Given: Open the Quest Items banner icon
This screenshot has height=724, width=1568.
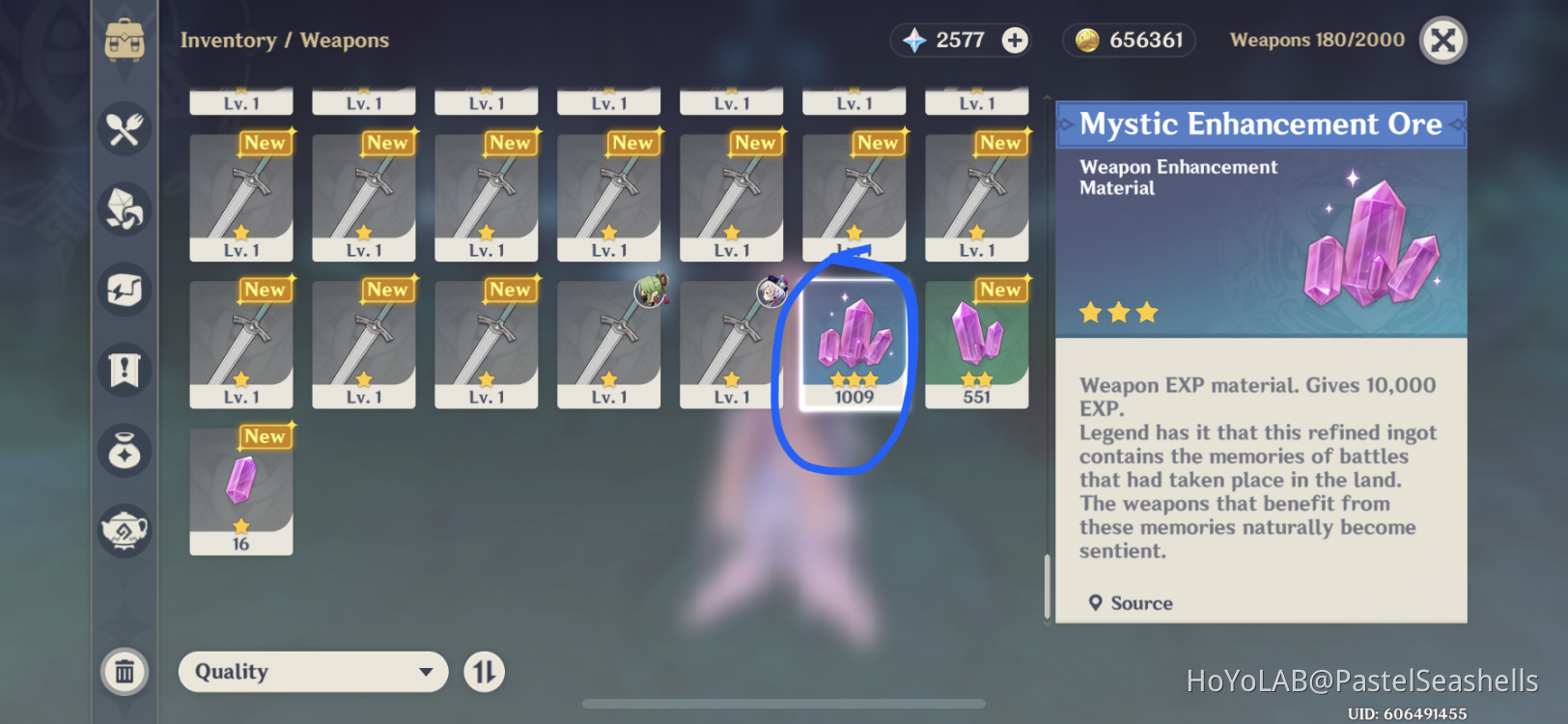Looking at the screenshot, I should pyautogui.click(x=125, y=369).
